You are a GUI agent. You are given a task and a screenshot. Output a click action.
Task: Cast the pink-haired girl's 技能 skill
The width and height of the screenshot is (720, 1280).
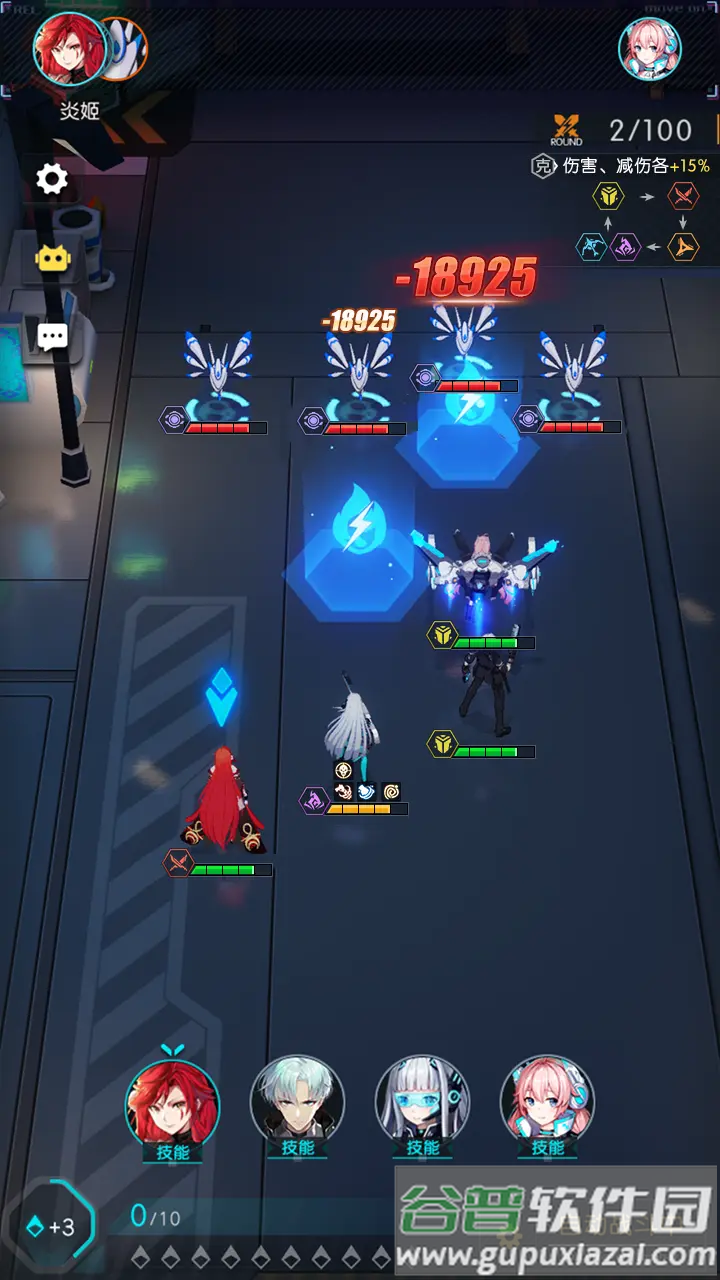(x=547, y=1105)
